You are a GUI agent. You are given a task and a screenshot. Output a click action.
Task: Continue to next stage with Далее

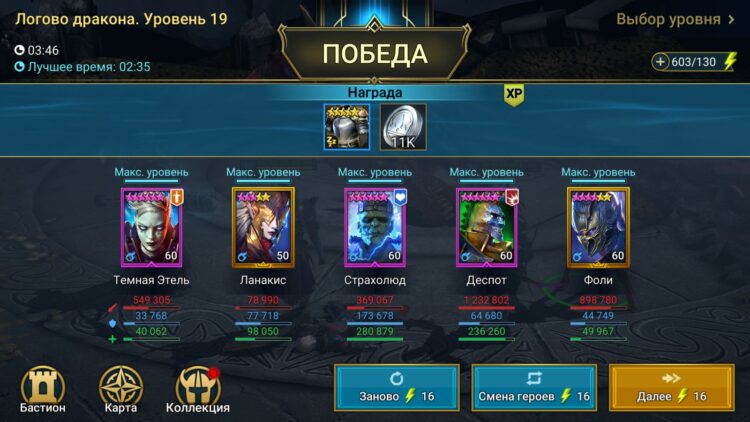coord(671,388)
